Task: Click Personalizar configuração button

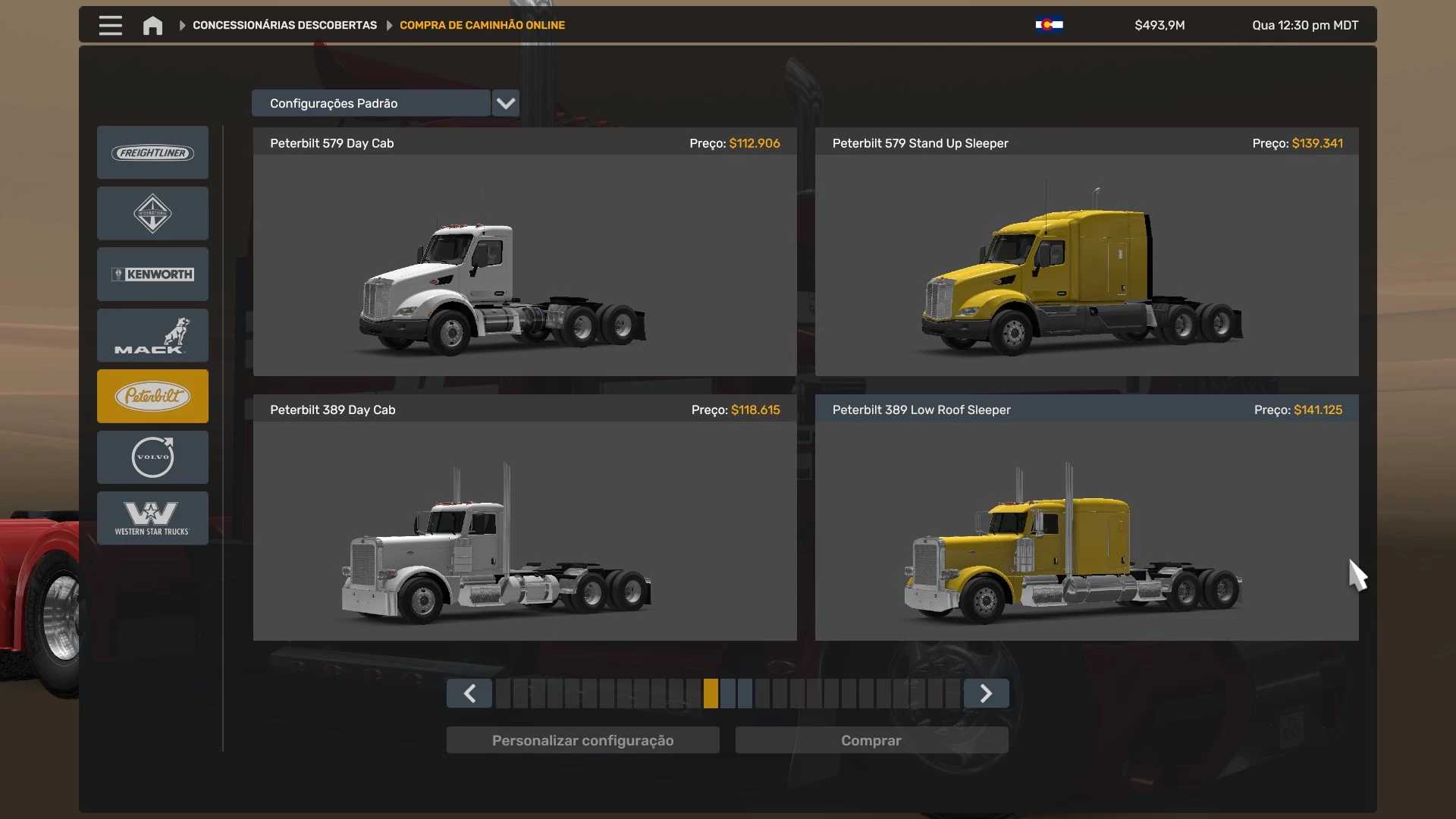Action: (582, 740)
